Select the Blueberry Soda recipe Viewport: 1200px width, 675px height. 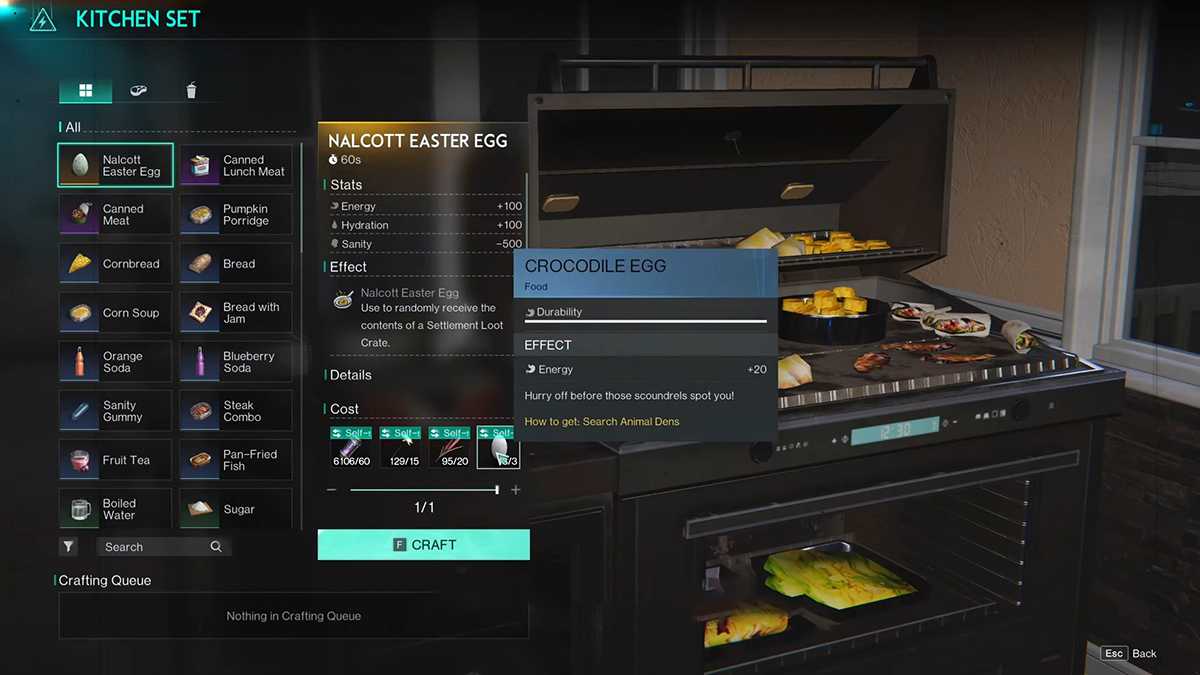tap(236, 362)
